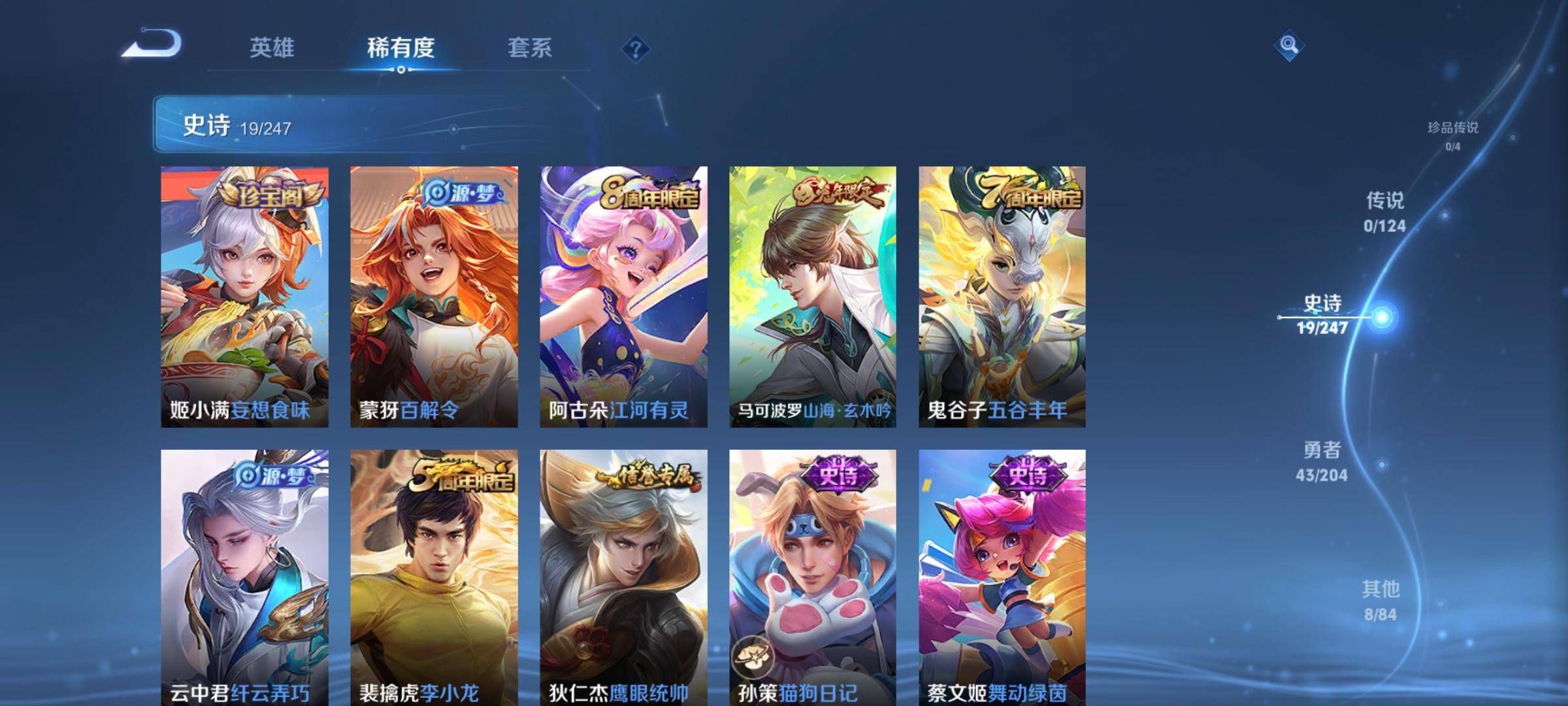1568x706 pixels.
Task: Select the 史诗 rarity section
Action: point(1323,314)
